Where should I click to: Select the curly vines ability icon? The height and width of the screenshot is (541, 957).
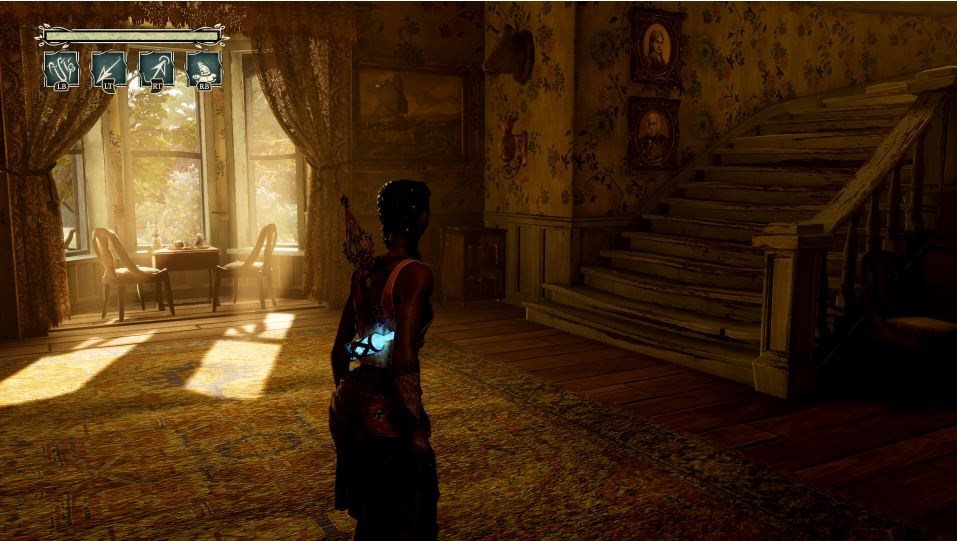[61, 69]
